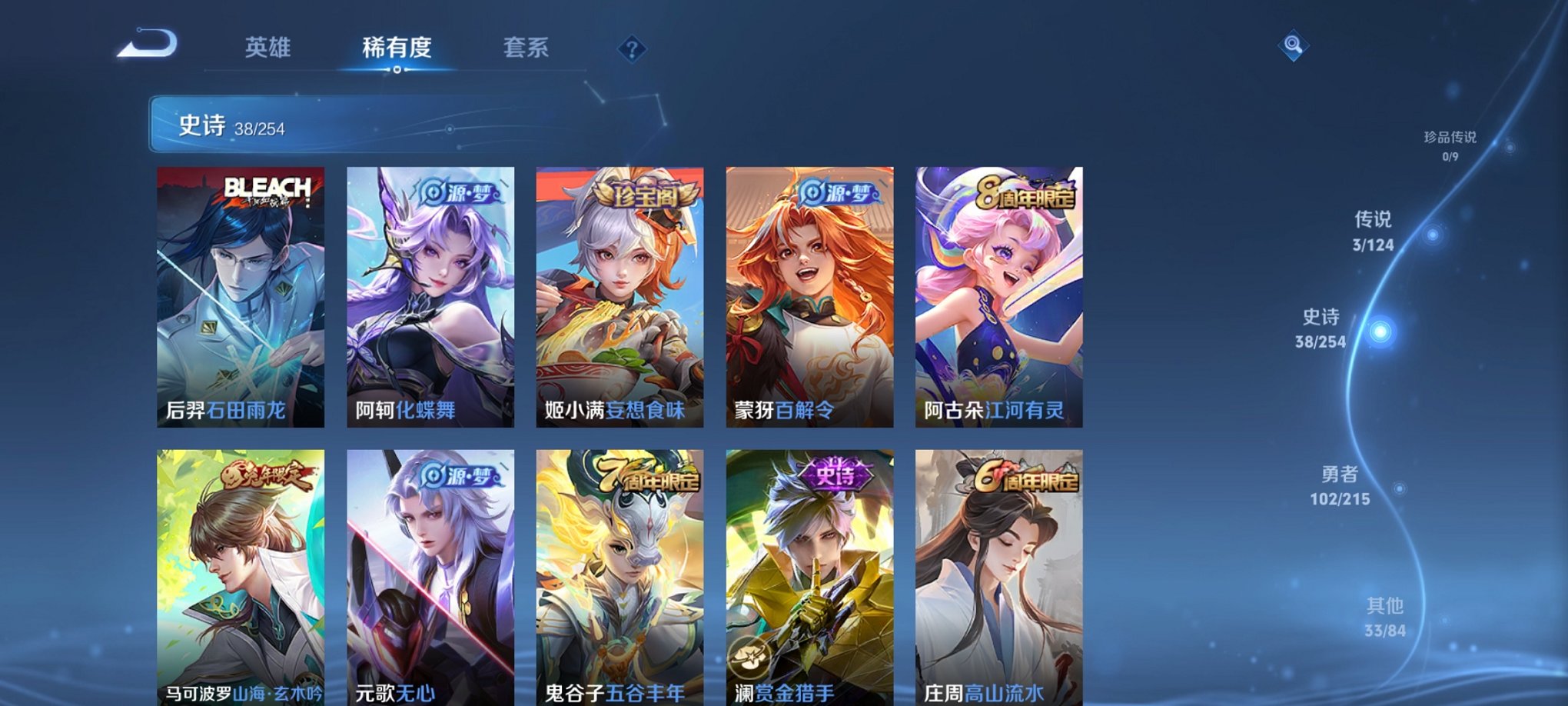The width and height of the screenshot is (1568, 706).
Task: Select the 稀有度 tab
Action: [x=395, y=48]
